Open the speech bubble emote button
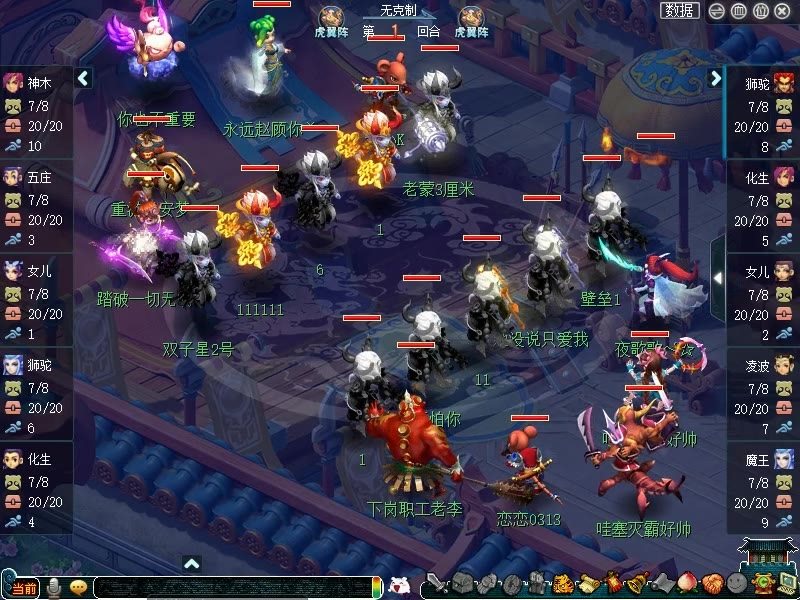 point(78,587)
